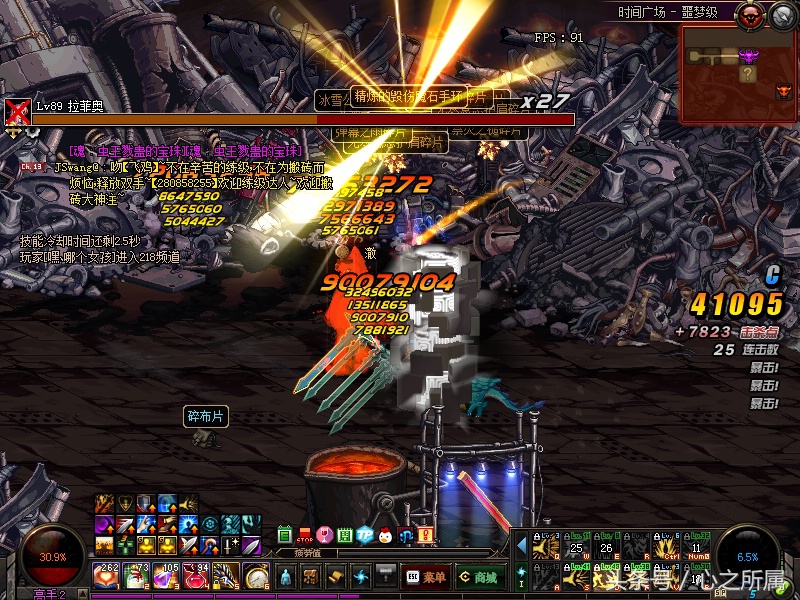The image size is (800, 600).
Task: Open the 商城 shop button
Action: coord(479,577)
